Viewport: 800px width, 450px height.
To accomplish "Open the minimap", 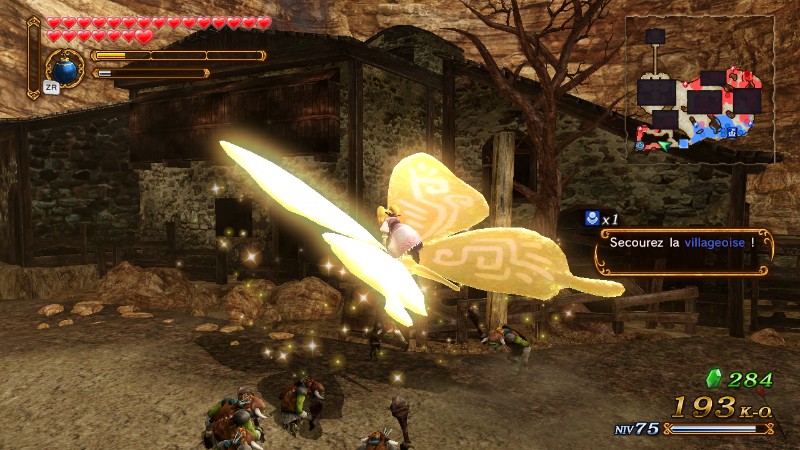I will (700, 90).
